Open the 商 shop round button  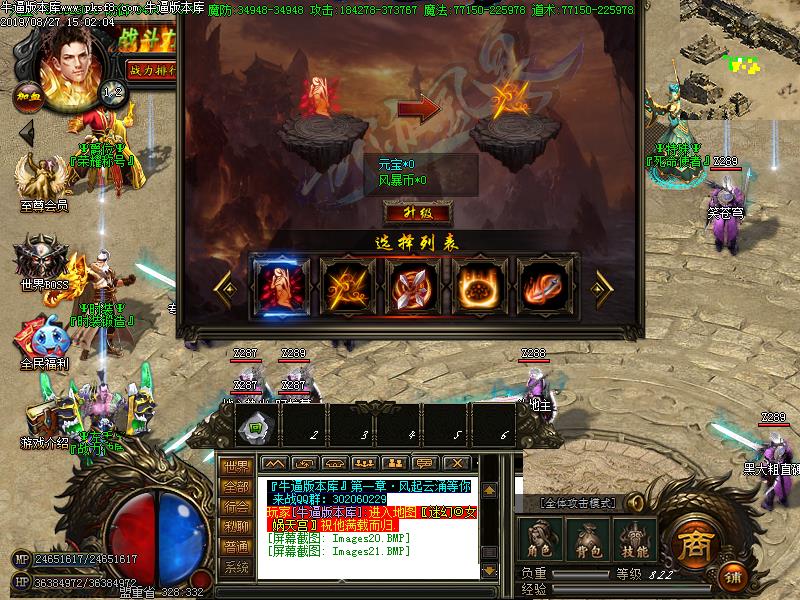[x=694, y=543]
